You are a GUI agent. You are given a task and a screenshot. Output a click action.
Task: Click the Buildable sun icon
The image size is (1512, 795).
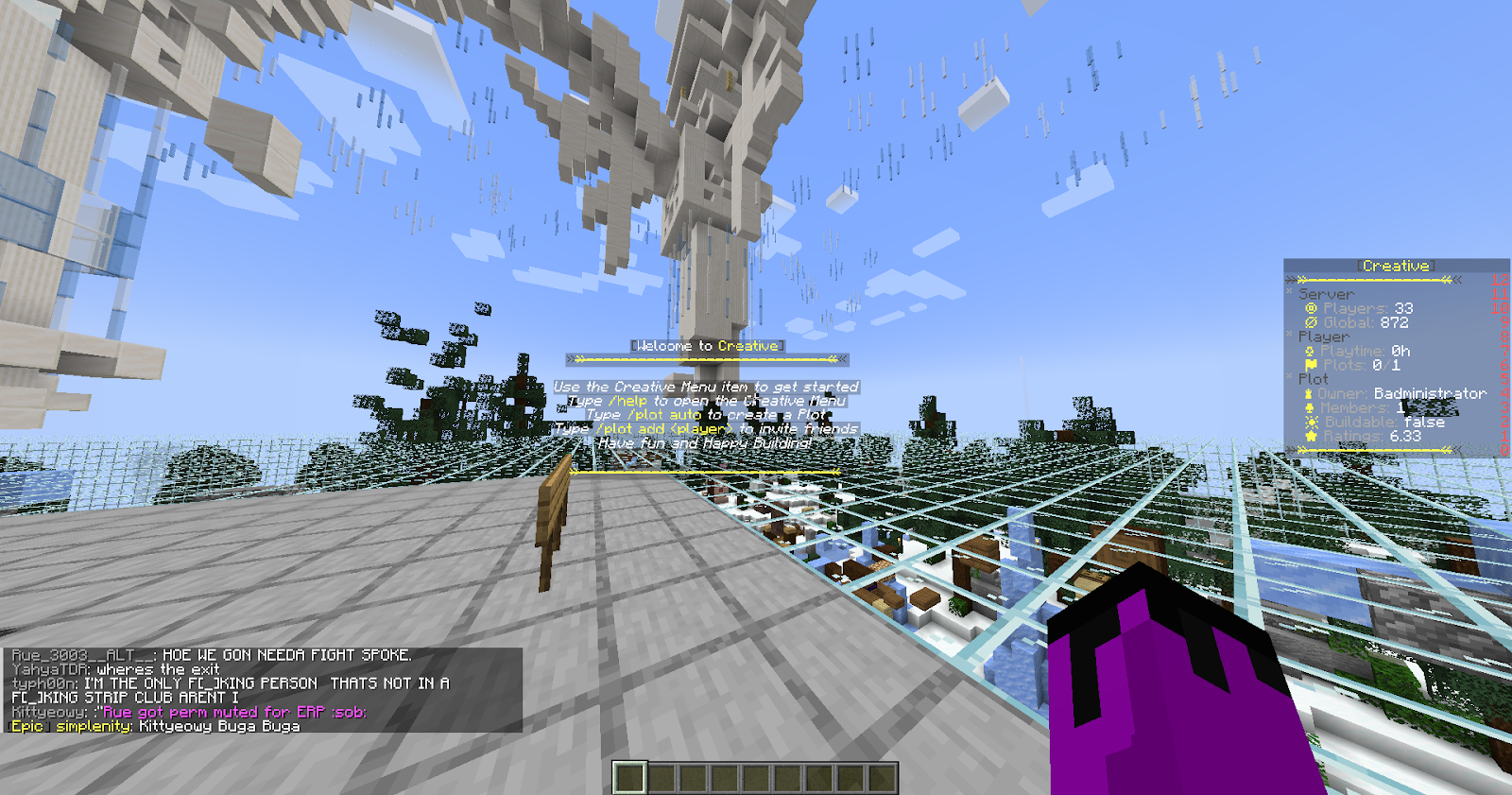tap(1311, 421)
